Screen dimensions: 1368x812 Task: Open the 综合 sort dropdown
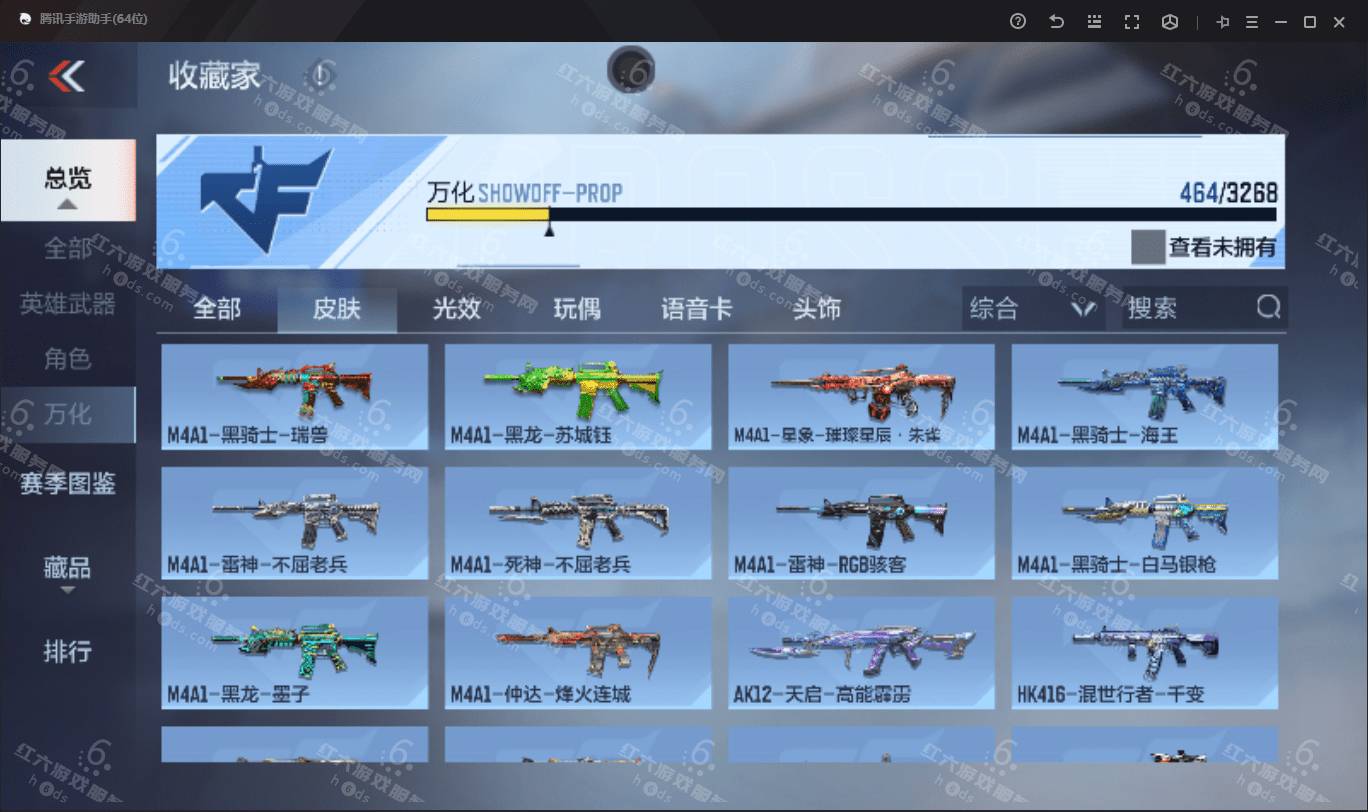[1032, 309]
